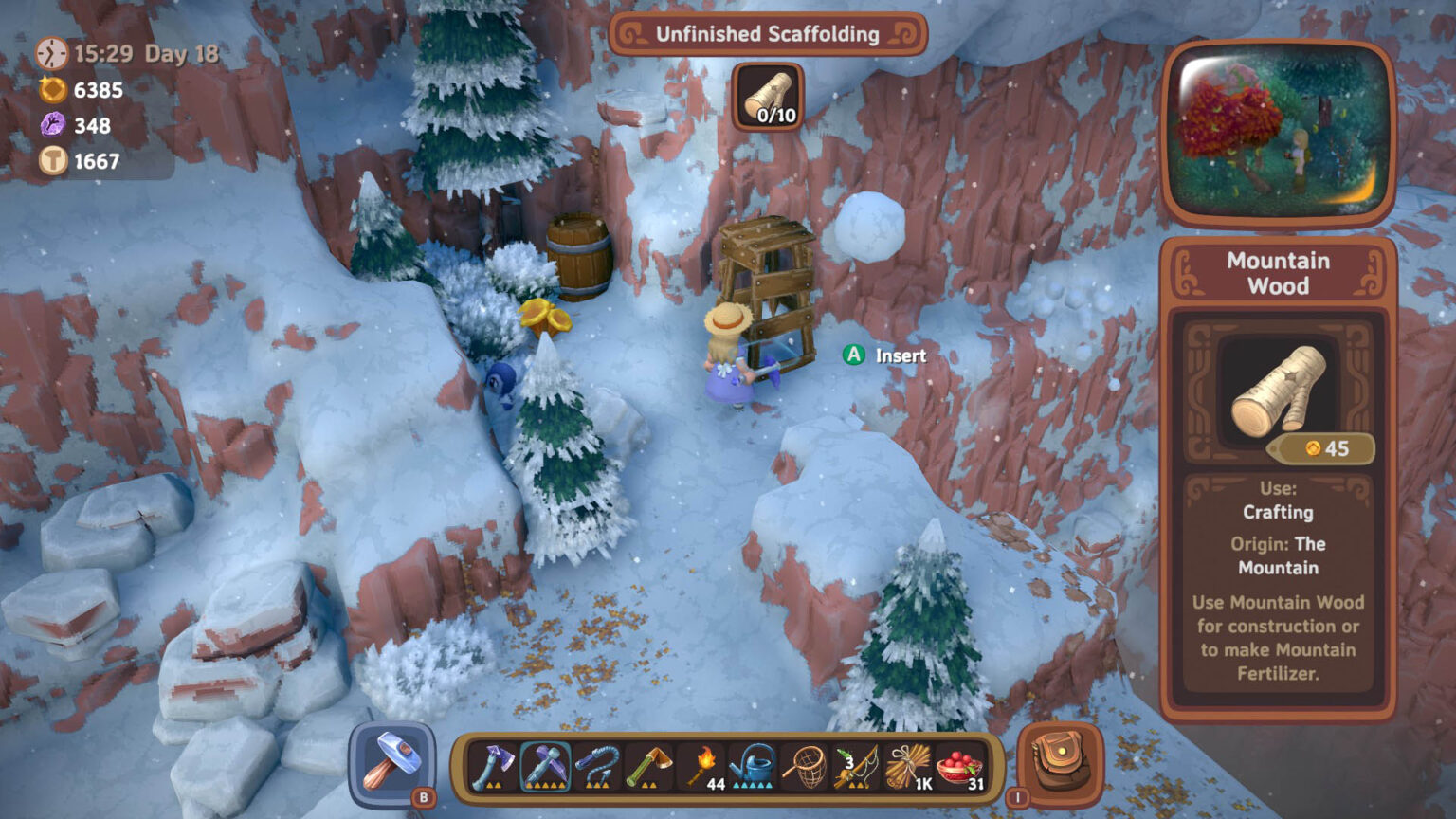
Task: Open the camera preview thumbnail
Action: click(1278, 131)
